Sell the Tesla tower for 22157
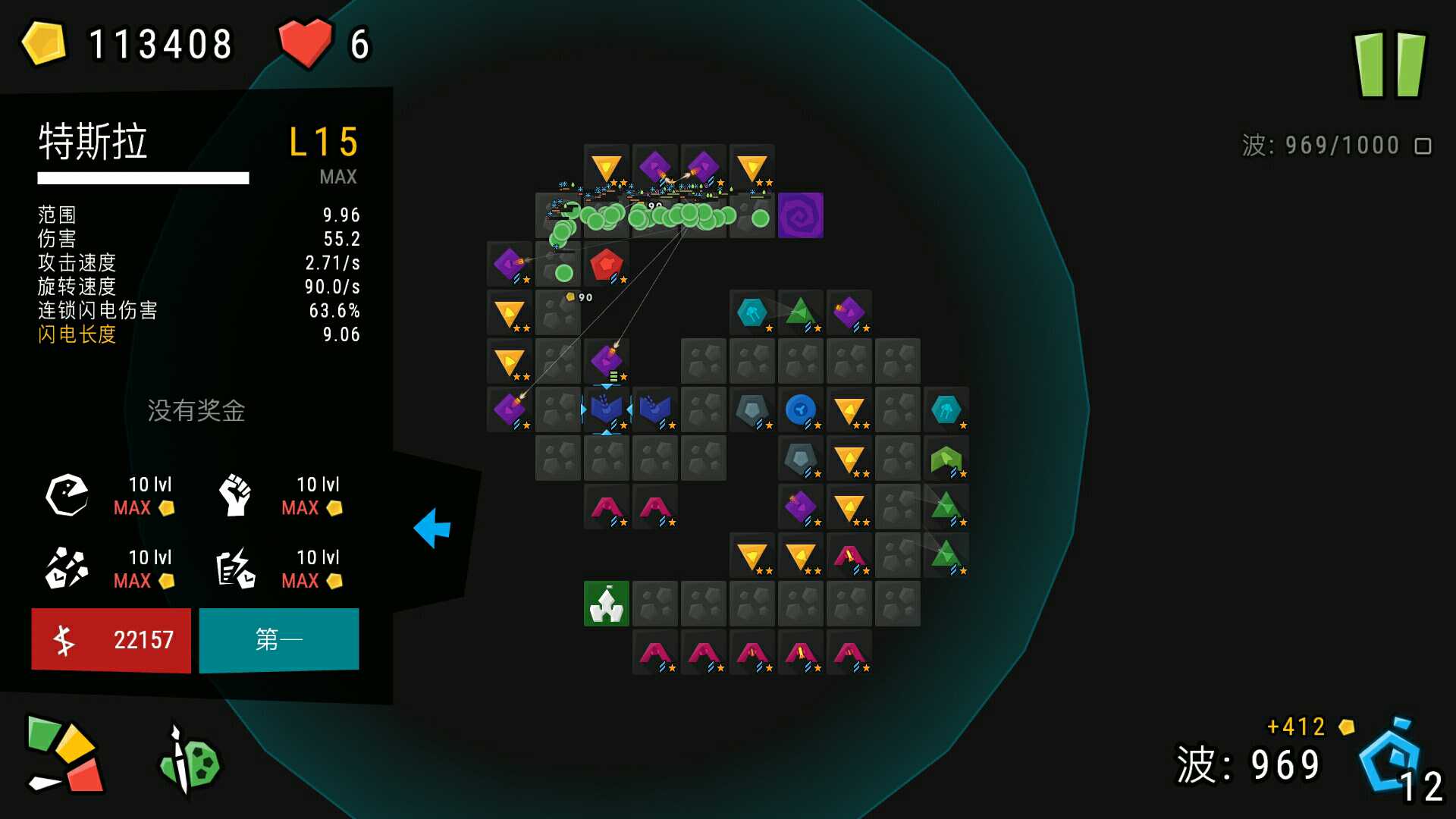 [x=111, y=639]
